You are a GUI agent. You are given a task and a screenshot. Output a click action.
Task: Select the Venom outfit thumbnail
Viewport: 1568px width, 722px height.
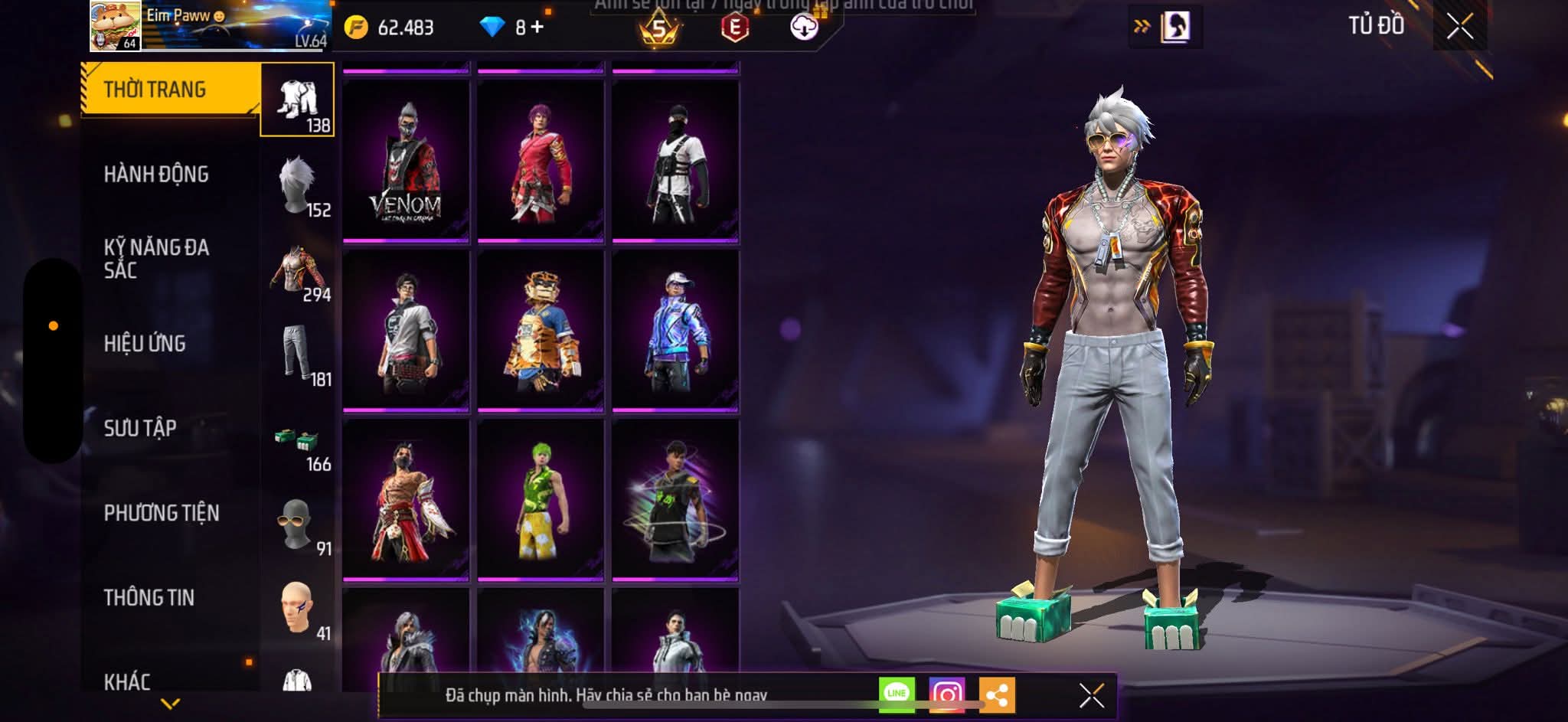406,162
